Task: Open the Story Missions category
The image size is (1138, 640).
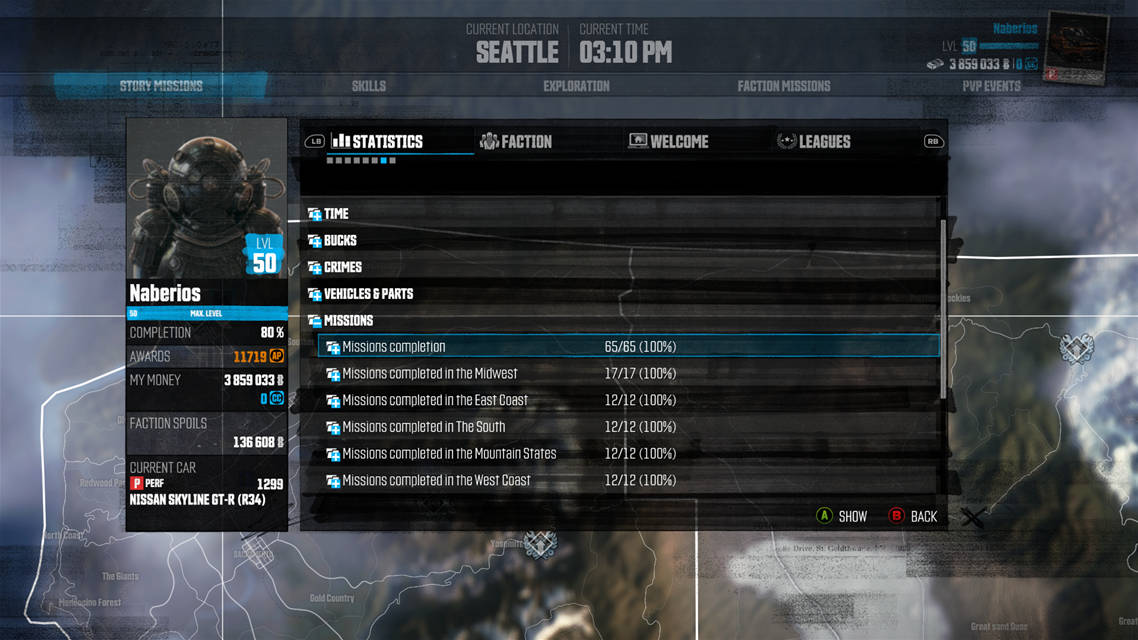Action: (x=161, y=86)
